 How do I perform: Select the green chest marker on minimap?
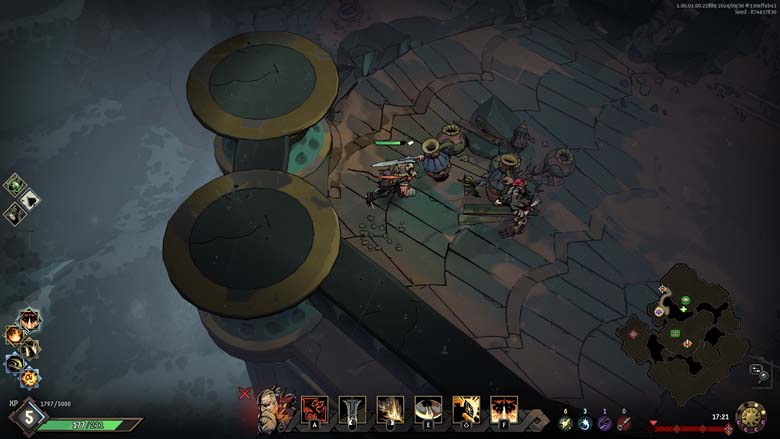coord(676,332)
